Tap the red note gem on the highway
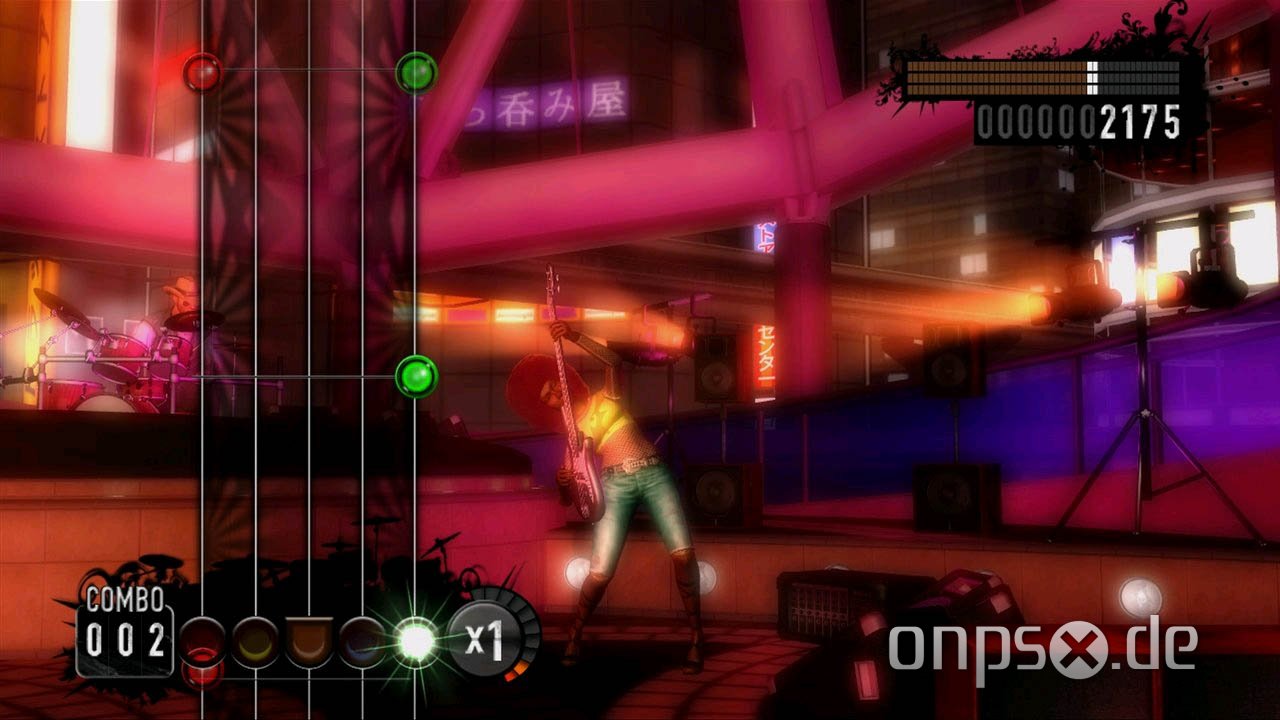 204,70
